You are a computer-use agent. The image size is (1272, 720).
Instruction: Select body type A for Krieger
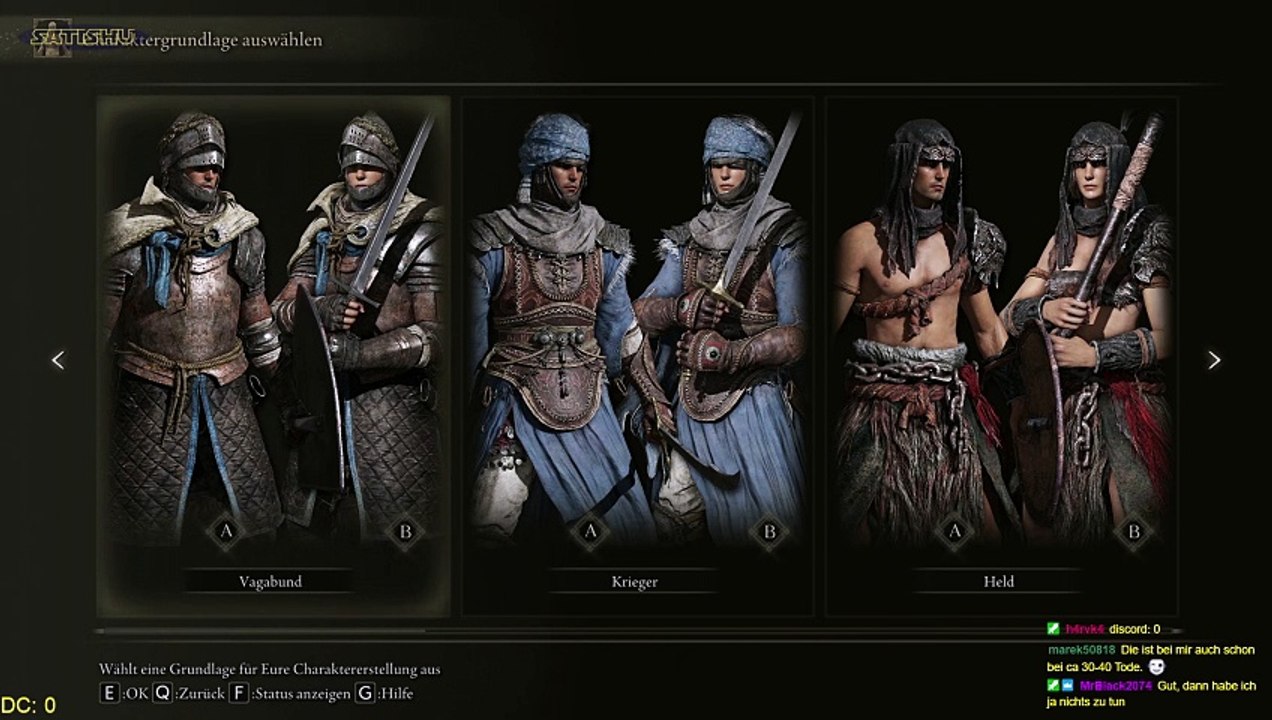pos(590,532)
